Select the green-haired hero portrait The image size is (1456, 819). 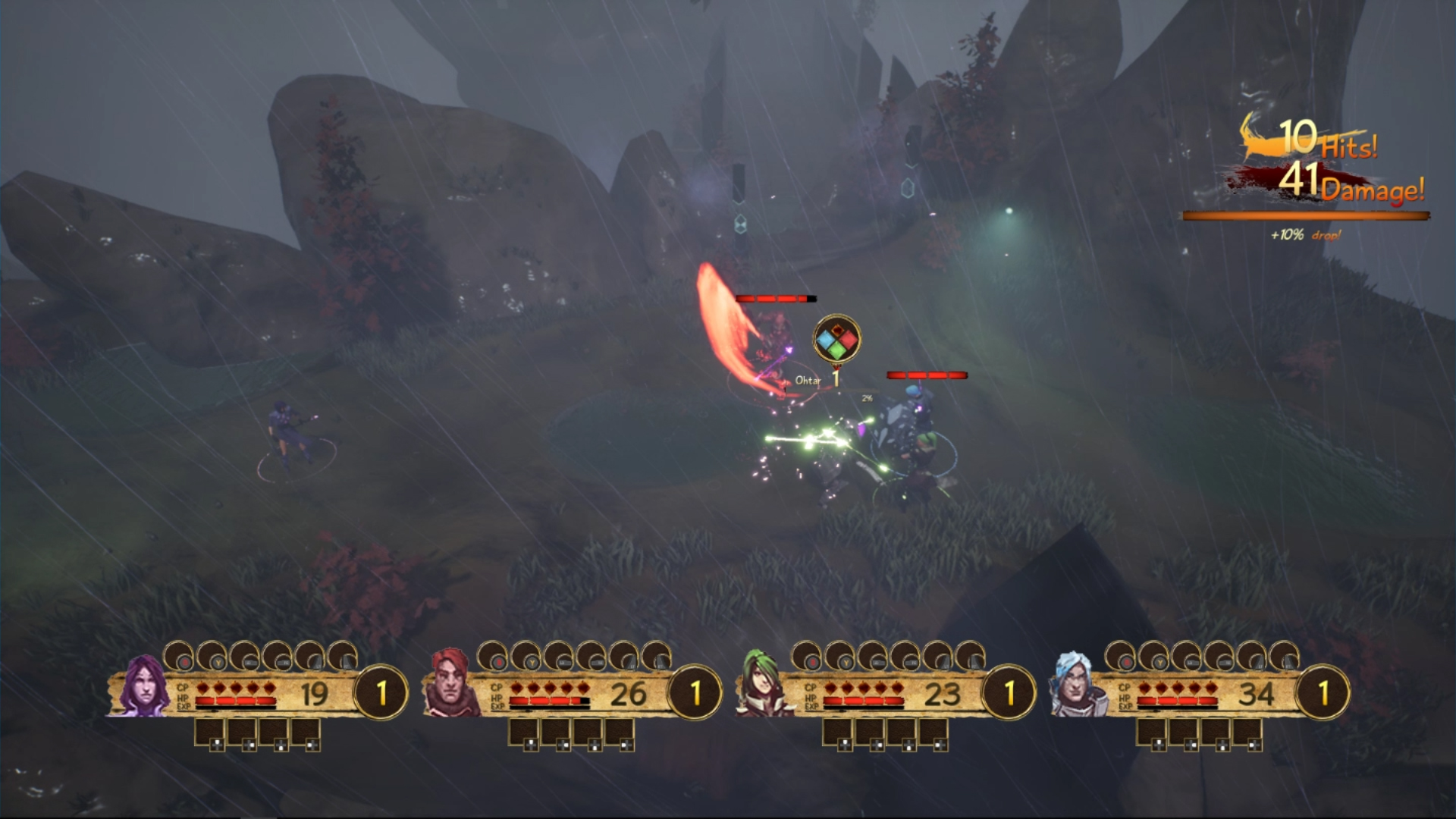(764, 687)
